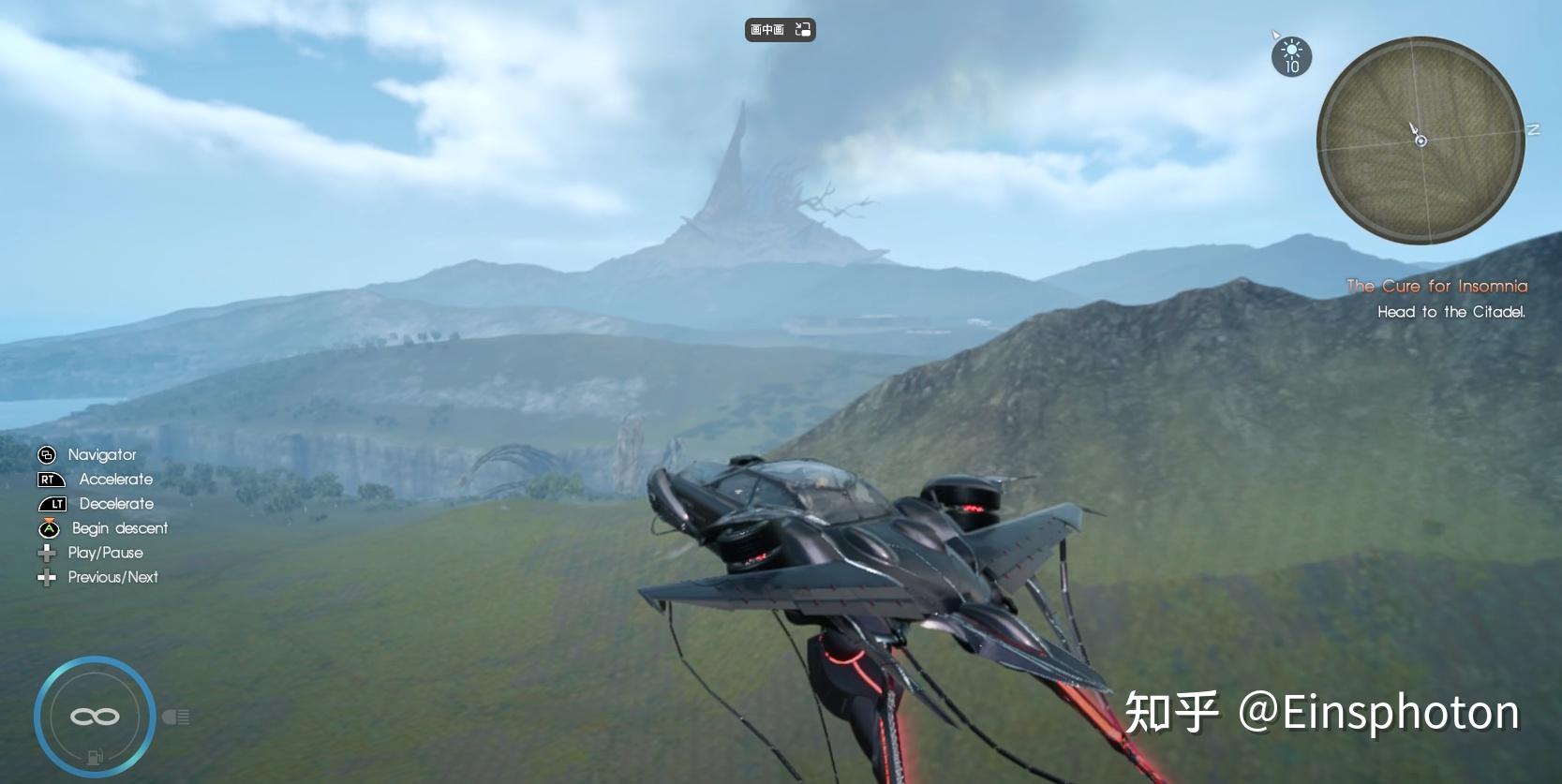Image resolution: width=1562 pixels, height=784 pixels.
Task: Click the headlights indicator beside the gauge
Action: [176, 717]
